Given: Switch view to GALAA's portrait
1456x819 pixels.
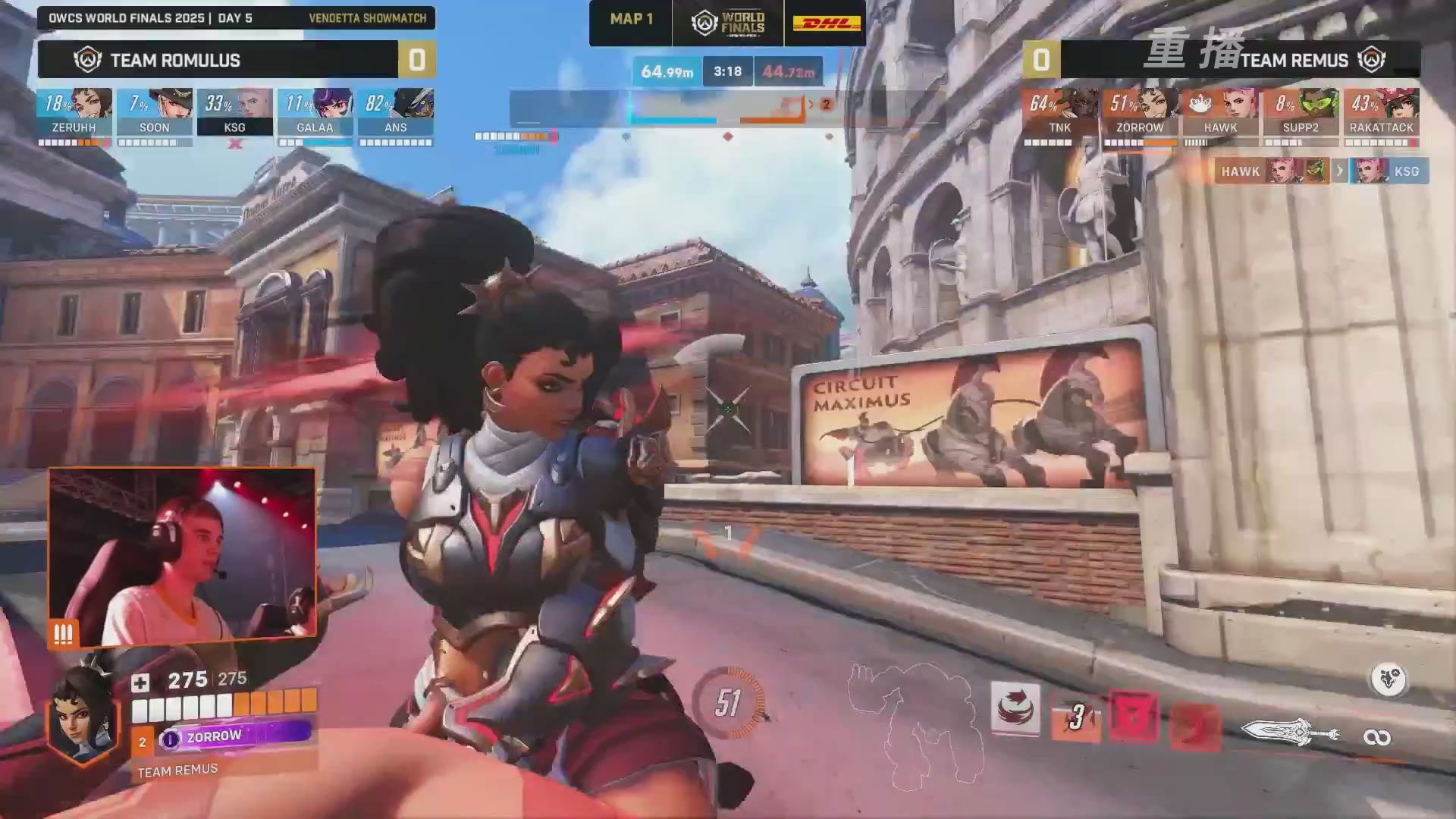Looking at the screenshot, I should pyautogui.click(x=315, y=111).
